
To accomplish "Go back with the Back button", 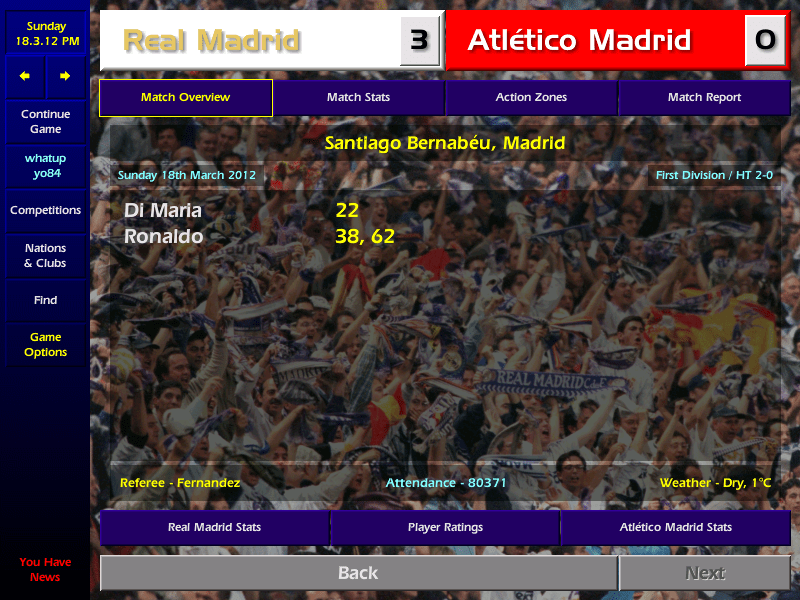I will point(358,573).
